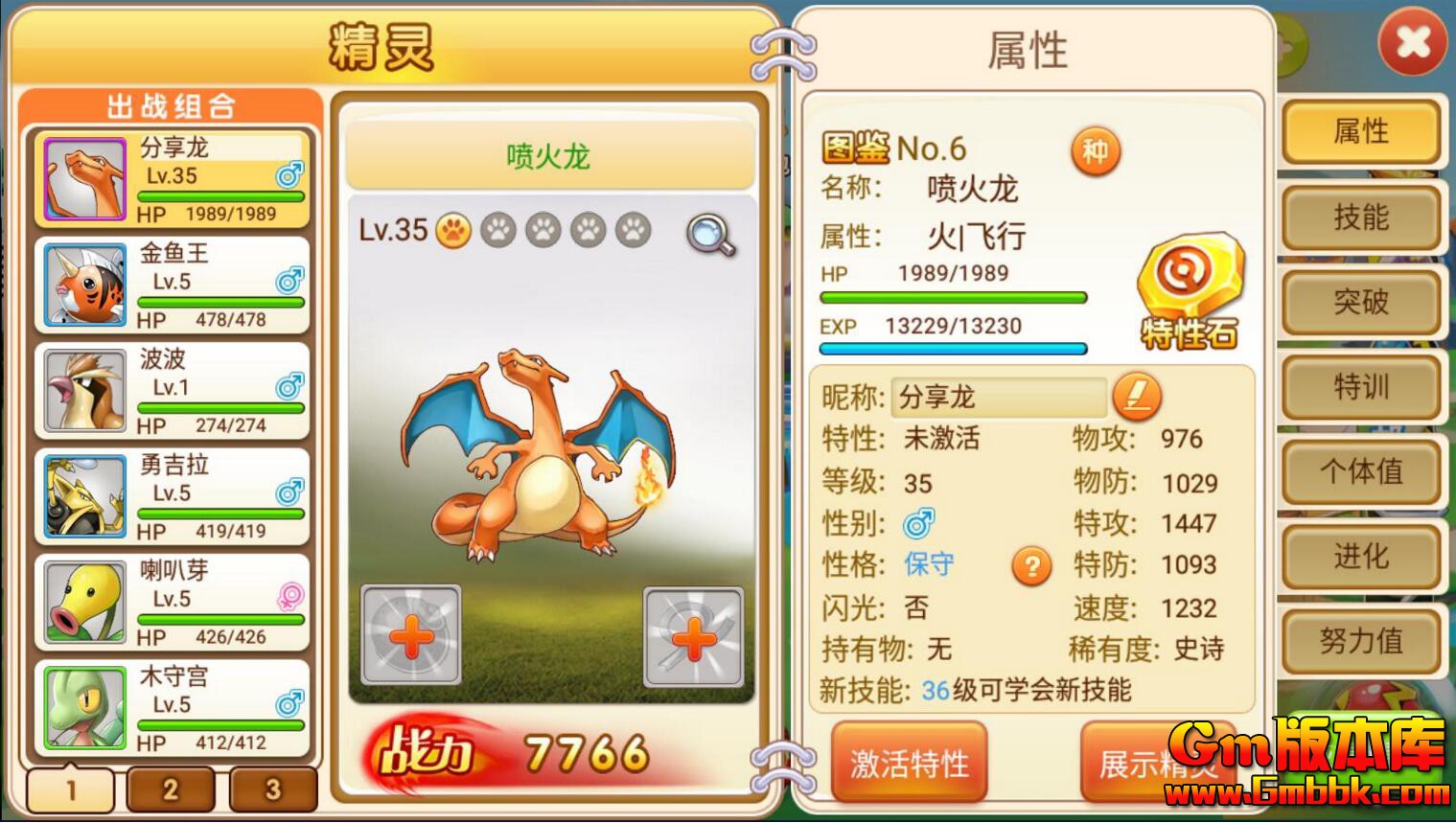Select 勇吉拉 from the battle team list

[168, 494]
